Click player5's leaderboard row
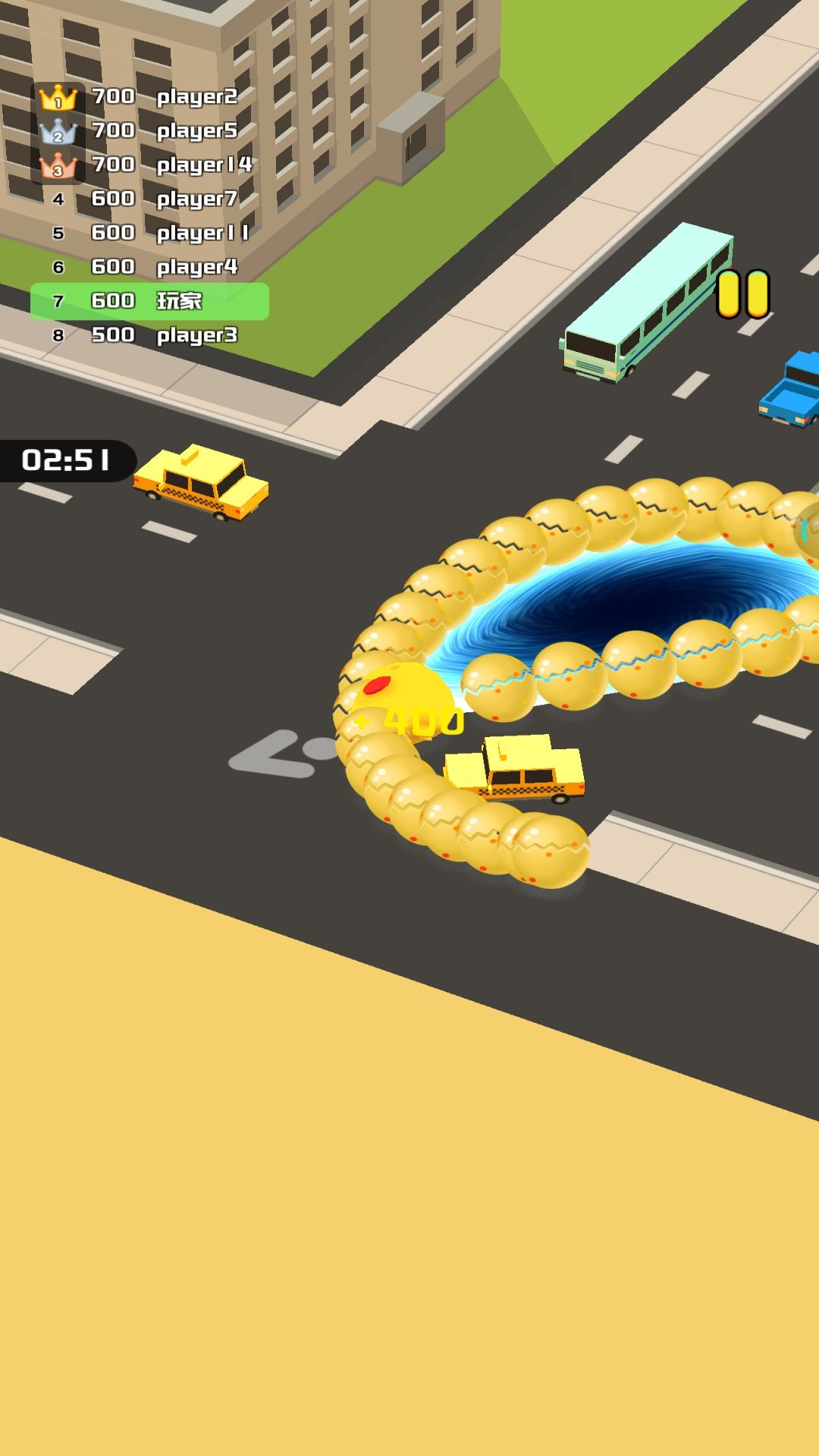Image resolution: width=819 pixels, height=1456 pixels. 149,131
